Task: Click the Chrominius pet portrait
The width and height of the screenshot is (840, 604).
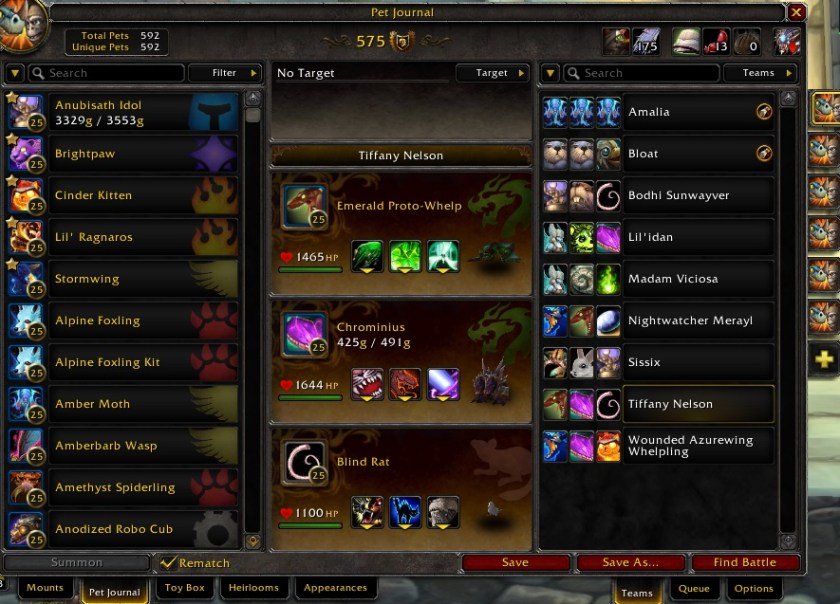Action: pyautogui.click(x=304, y=333)
